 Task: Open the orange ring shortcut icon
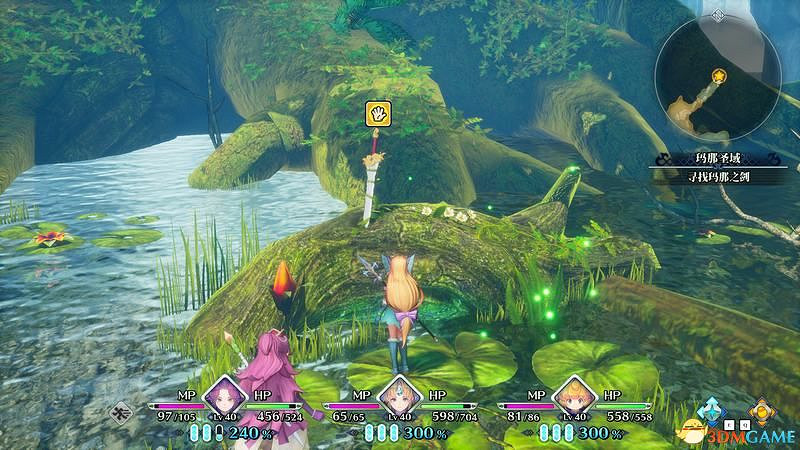coord(763,411)
